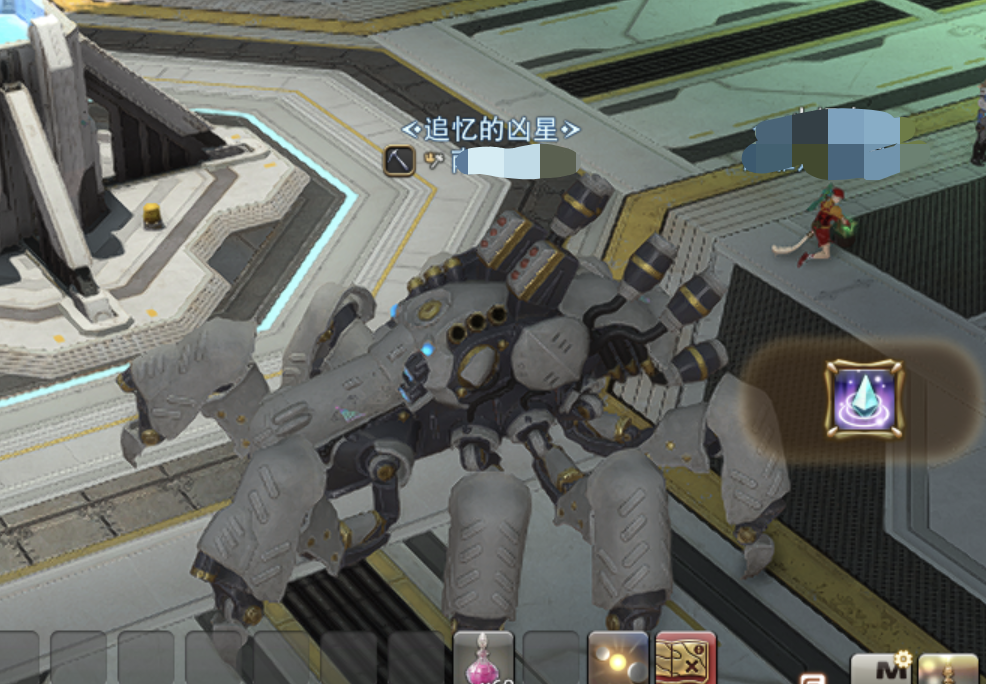Activate the glowing orbs hotbar action

click(x=617, y=659)
